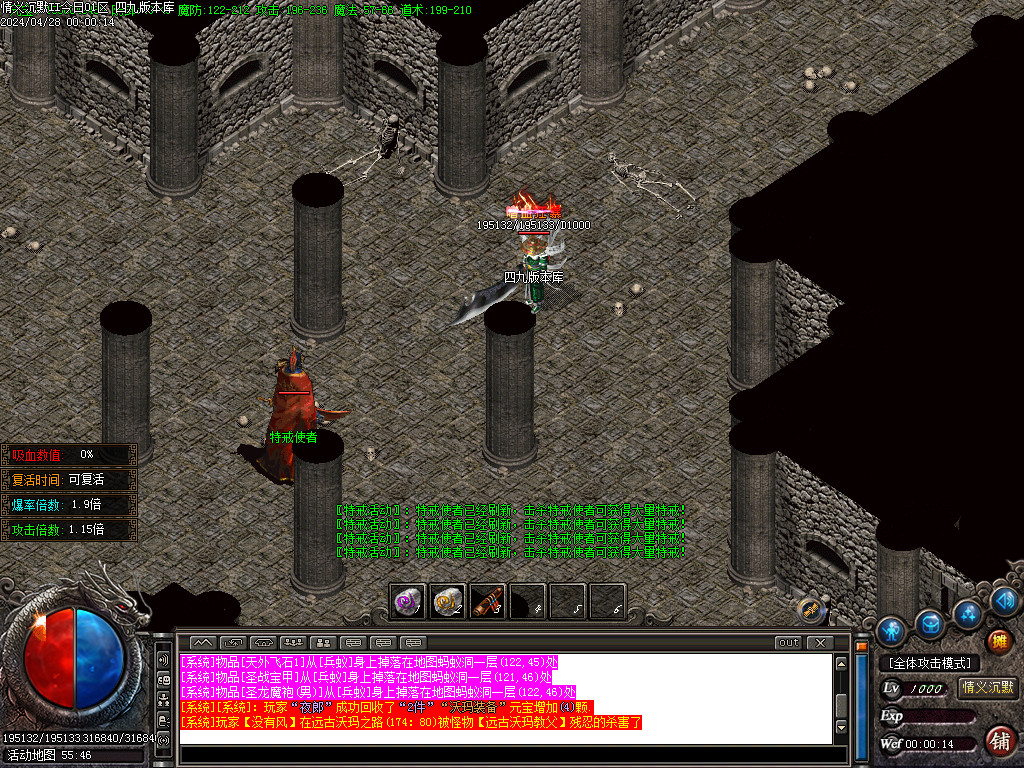The image size is (1024, 768).
Task: Open the bag via the chest icon
Action: click(930, 623)
